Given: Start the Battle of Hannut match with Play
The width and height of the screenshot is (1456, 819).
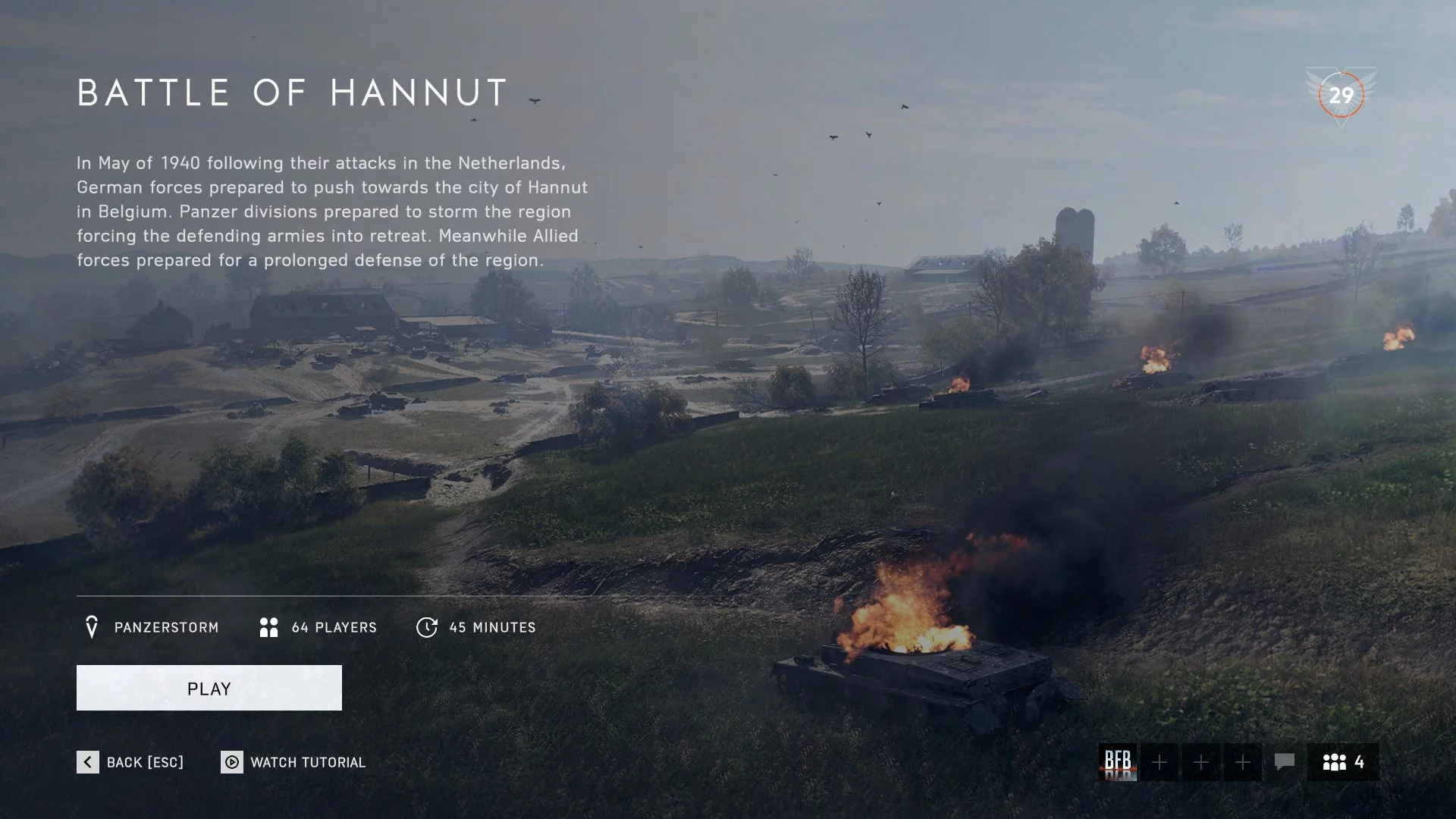Looking at the screenshot, I should [x=209, y=688].
